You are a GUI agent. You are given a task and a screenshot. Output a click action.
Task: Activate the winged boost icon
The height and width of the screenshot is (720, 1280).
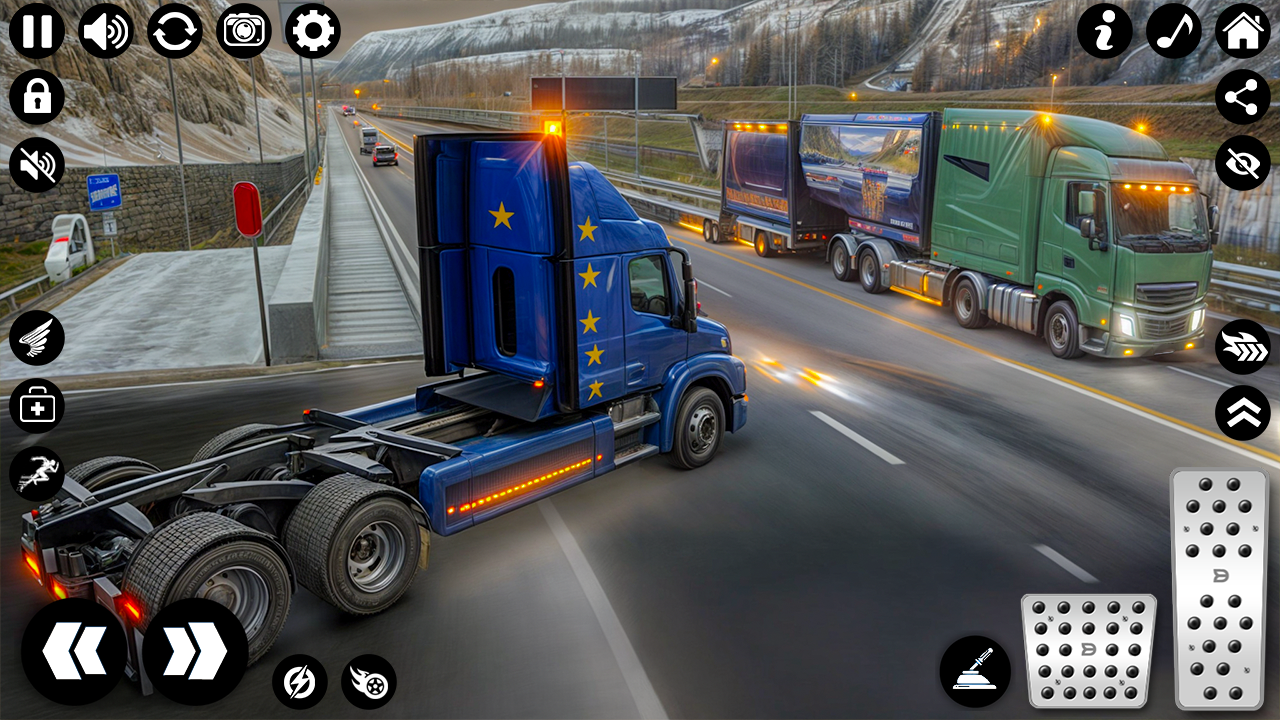(37, 338)
